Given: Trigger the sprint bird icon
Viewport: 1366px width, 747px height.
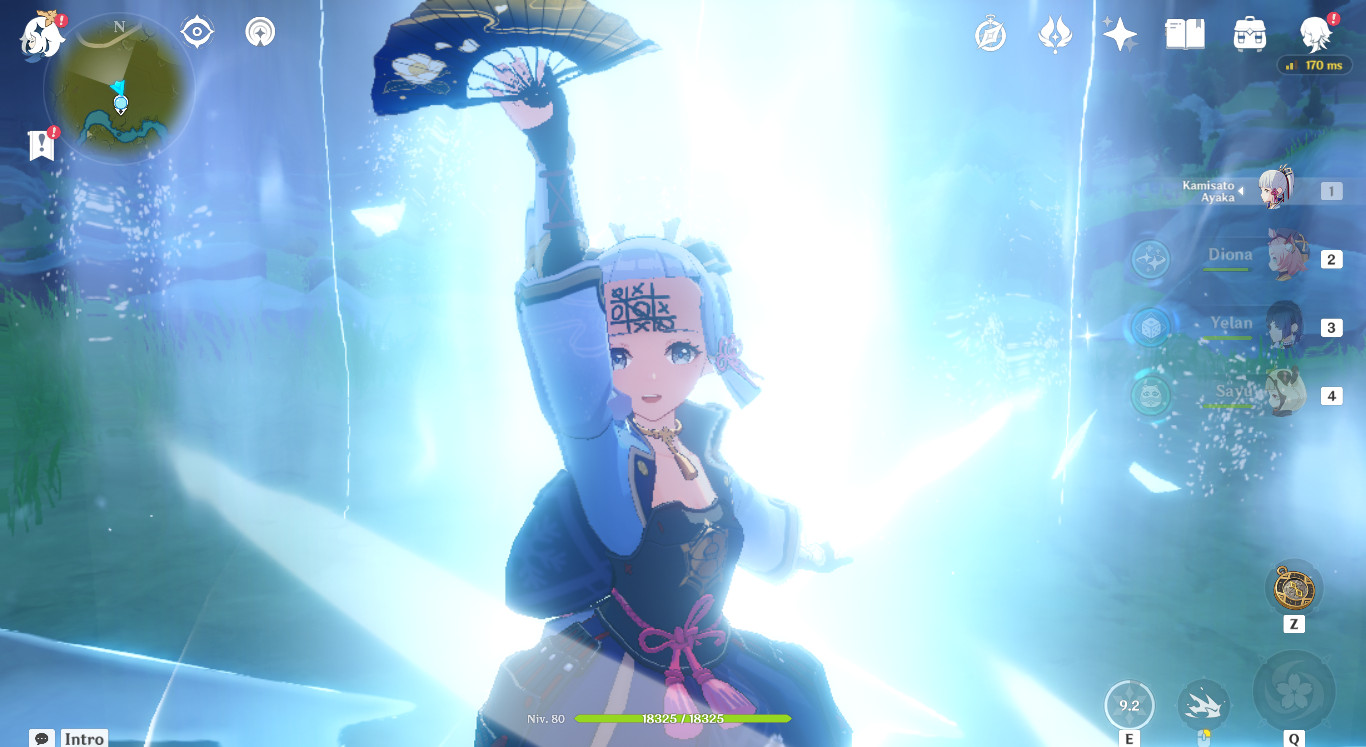Looking at the screenshot, I should click(x=1203, y=706).
